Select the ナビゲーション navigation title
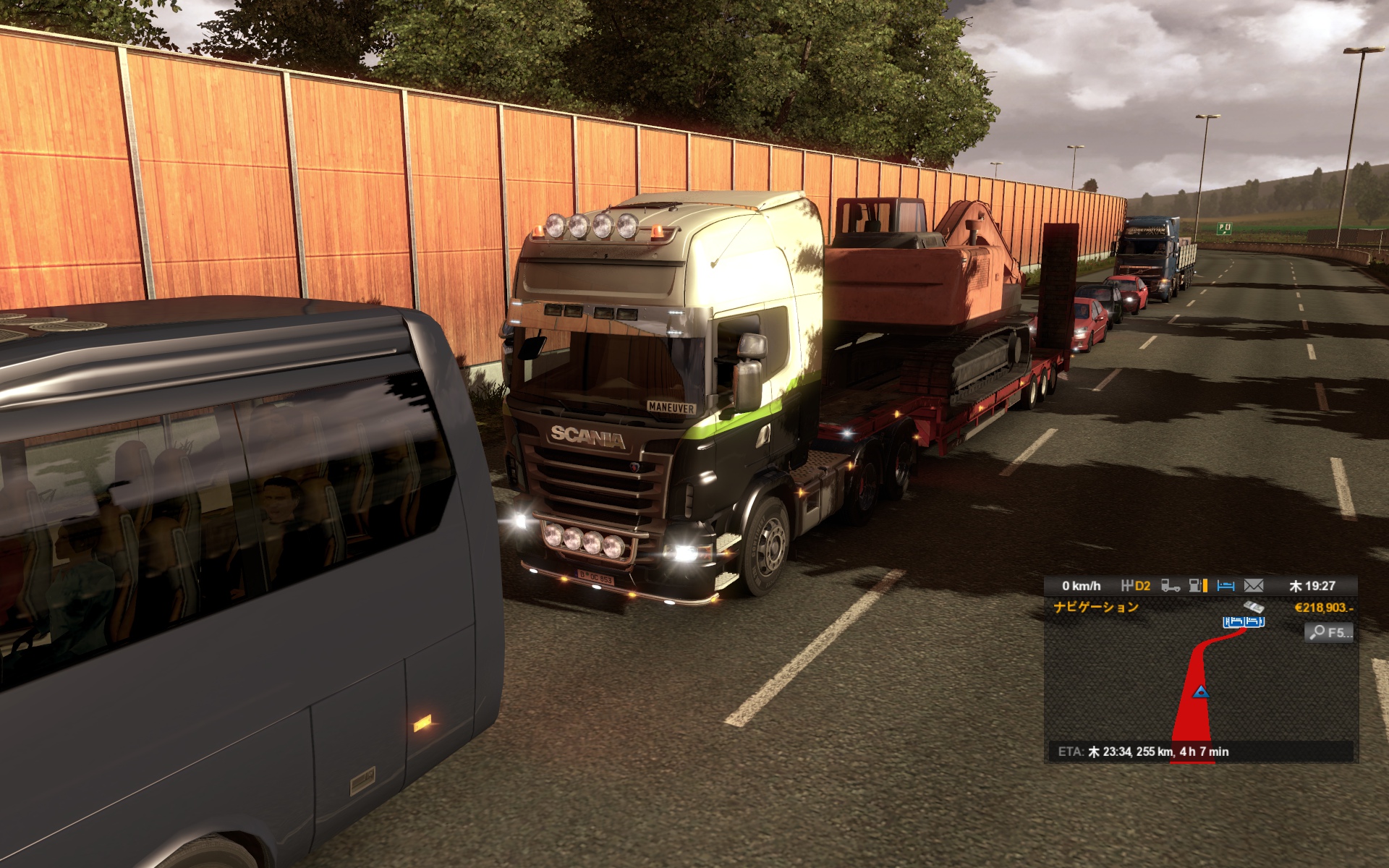 pos(1096,607)
